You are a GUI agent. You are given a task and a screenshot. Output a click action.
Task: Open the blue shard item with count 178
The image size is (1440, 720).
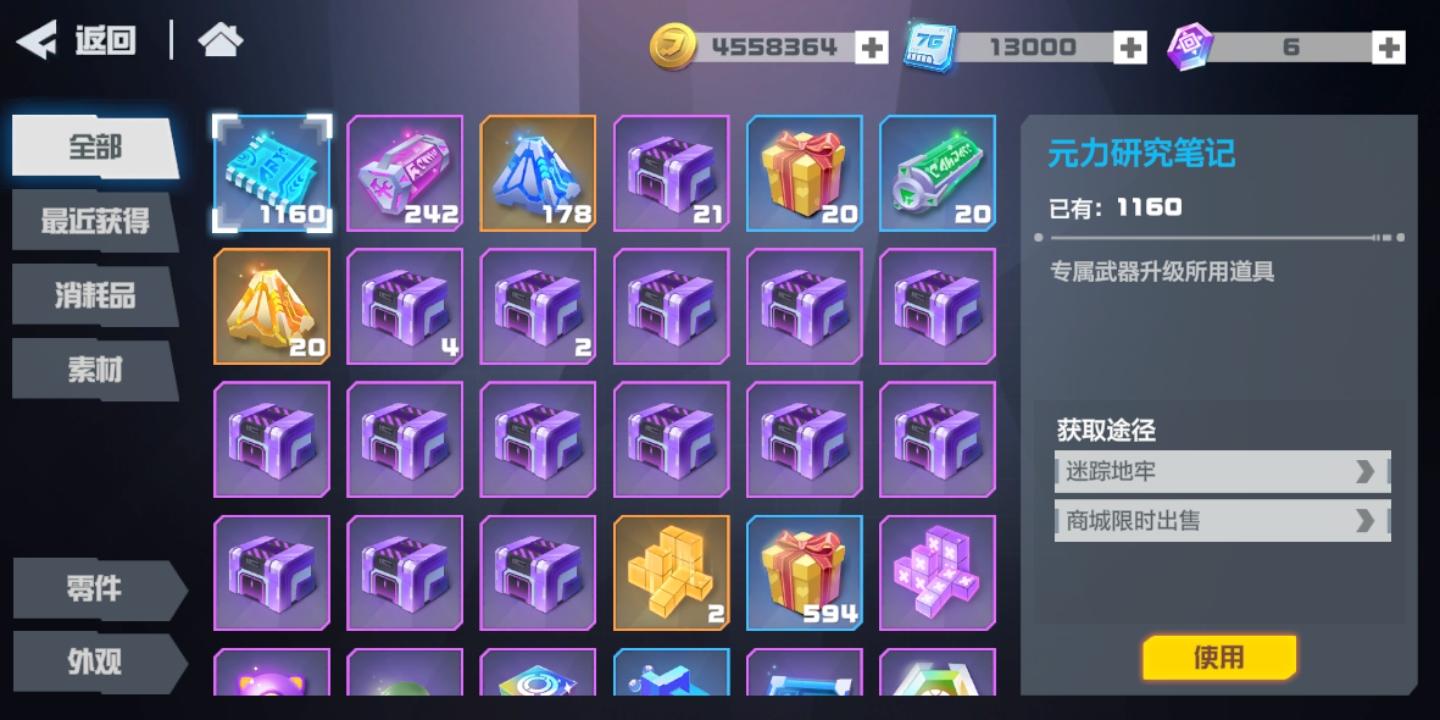pyautogui.click(x=538, y=173)
